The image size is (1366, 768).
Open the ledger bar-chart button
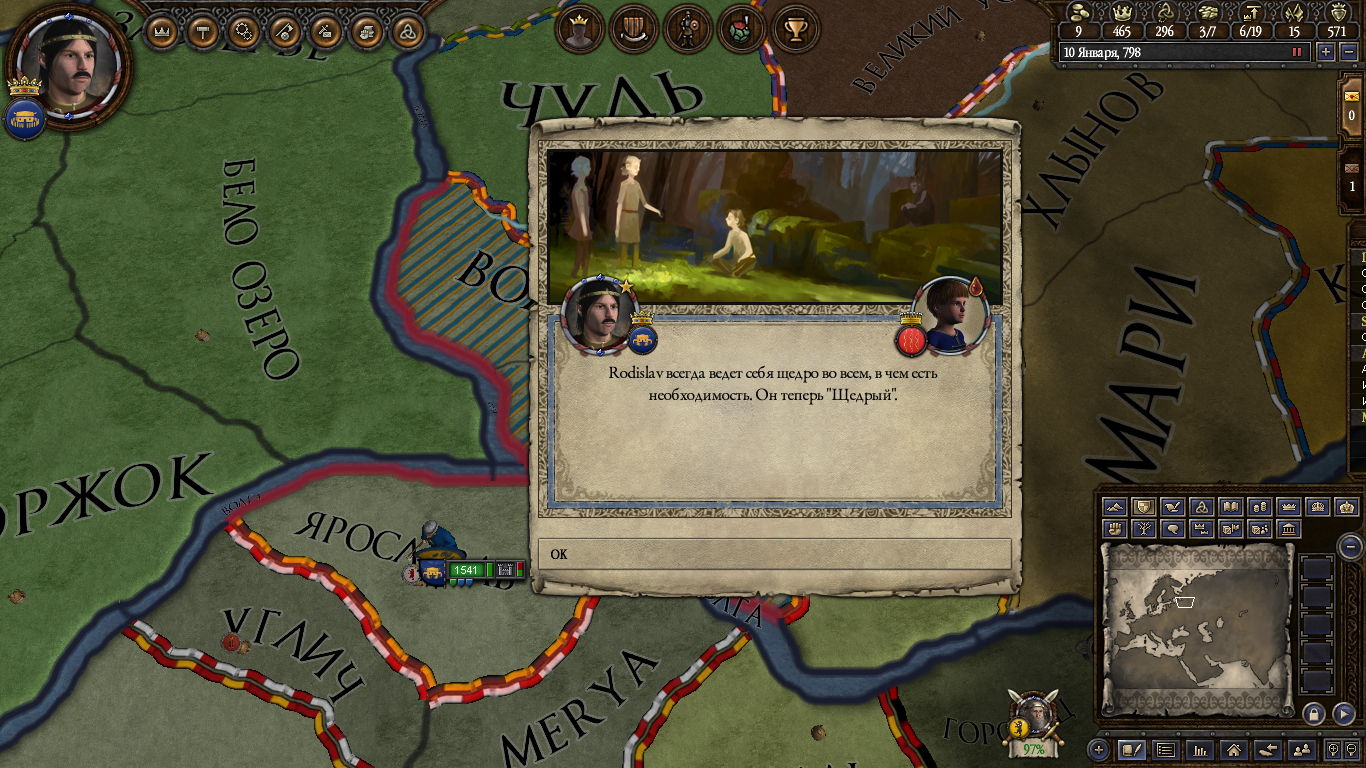tap(1200, 749)
